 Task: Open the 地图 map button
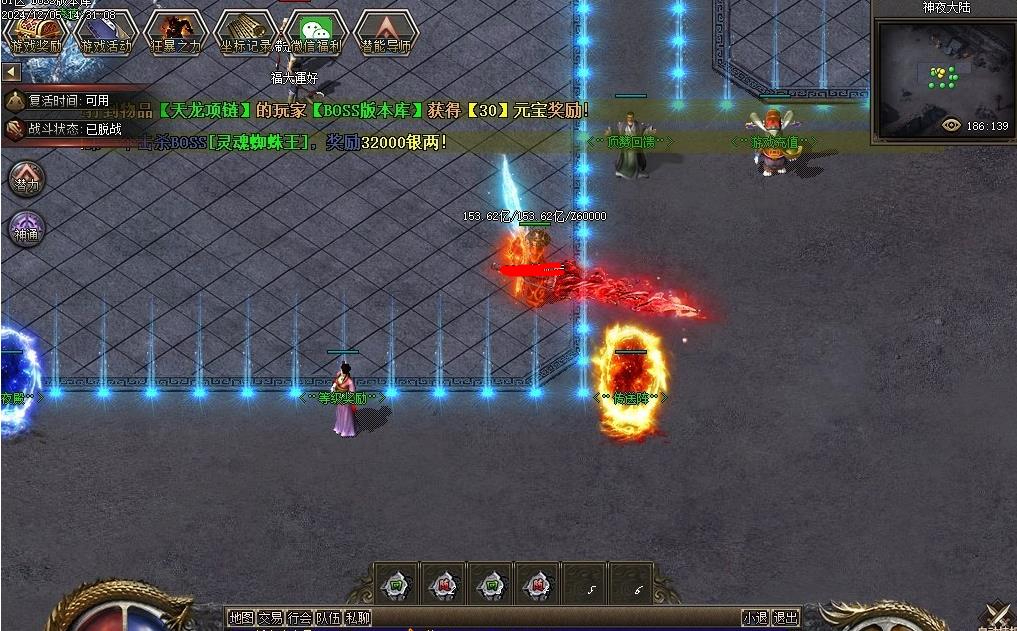click(241, 618)
